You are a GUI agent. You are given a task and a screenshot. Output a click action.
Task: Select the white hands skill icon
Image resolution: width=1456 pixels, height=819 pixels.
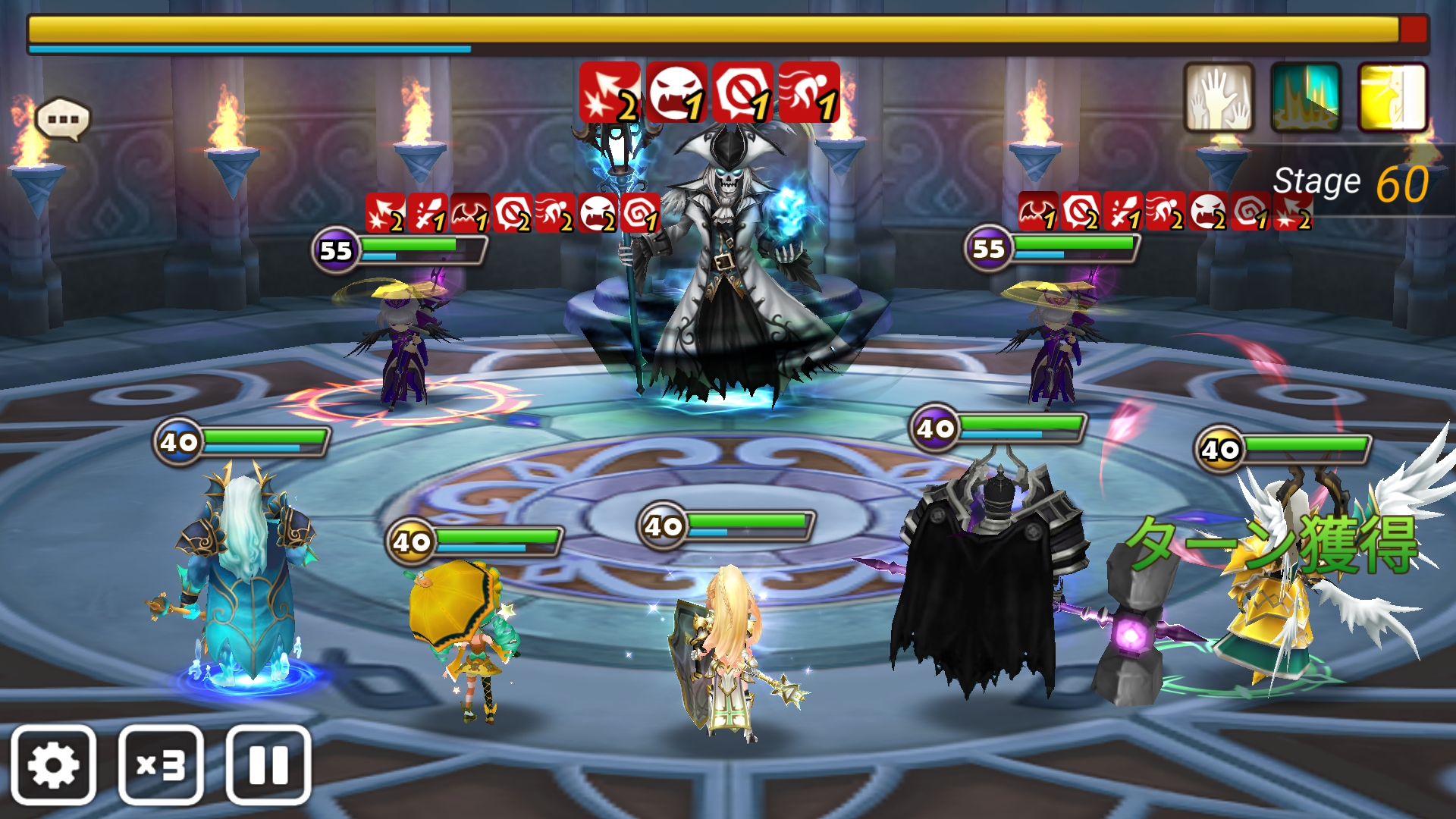pyautogui.click(x=1219, y=98)
